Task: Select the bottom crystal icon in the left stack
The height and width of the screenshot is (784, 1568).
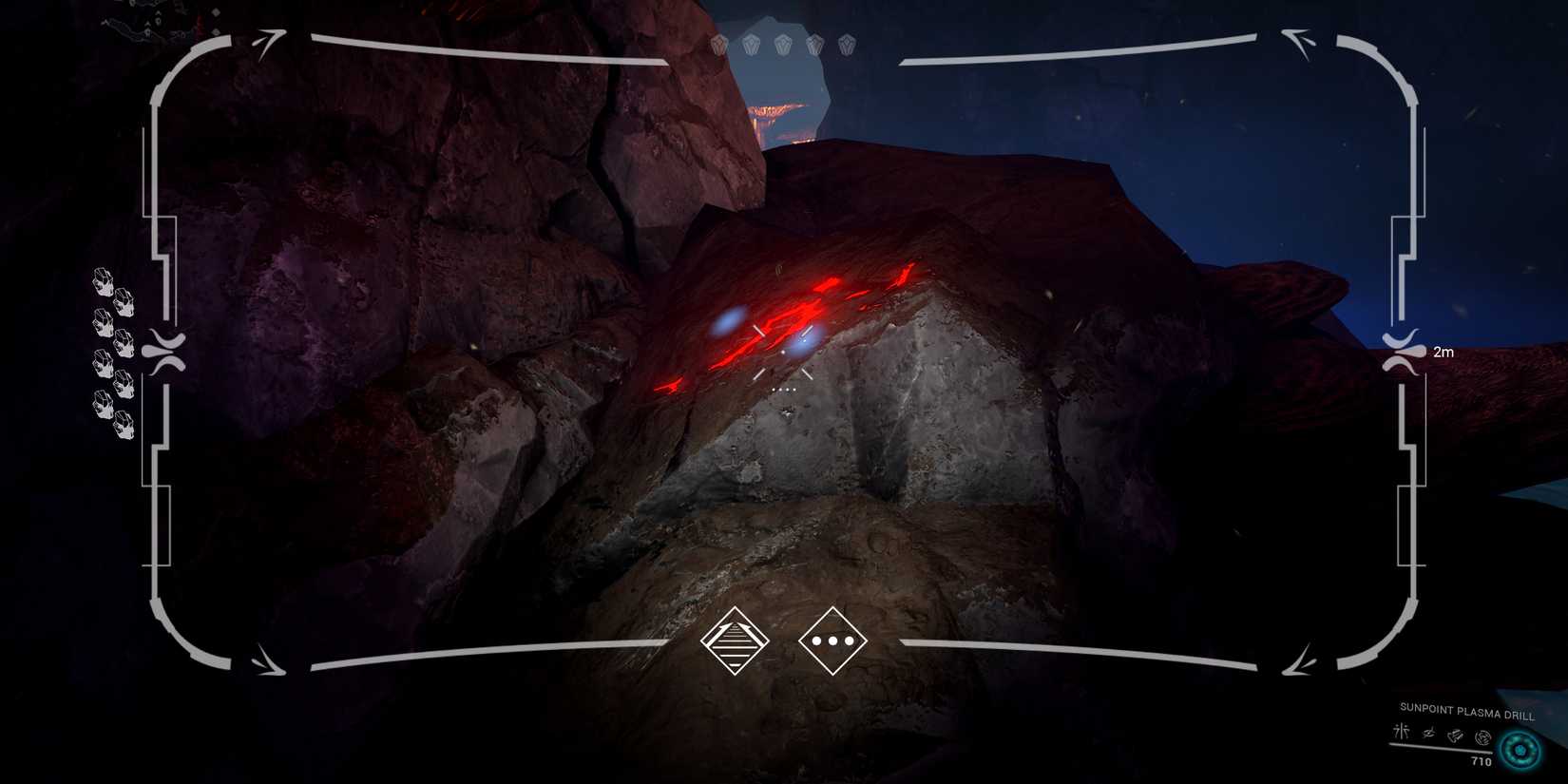Action: click(x=124, y=423)
